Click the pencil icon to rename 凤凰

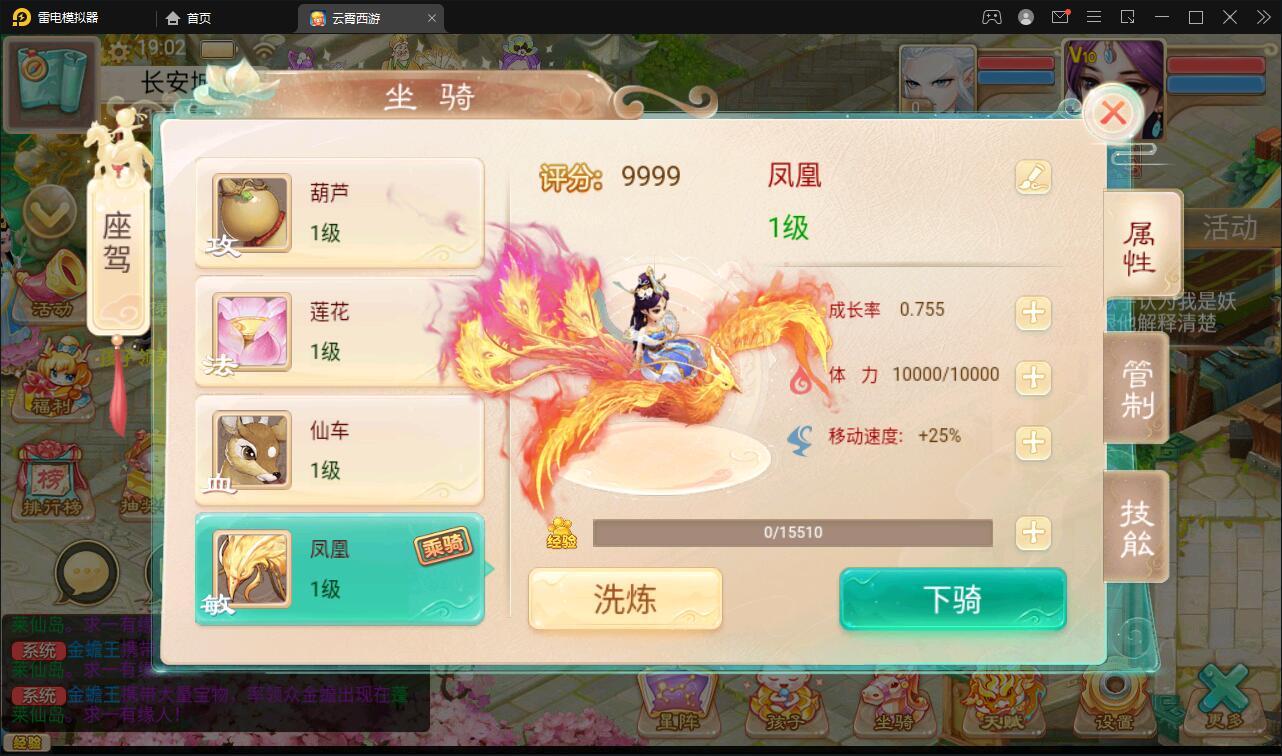(x=1034, y=176)
